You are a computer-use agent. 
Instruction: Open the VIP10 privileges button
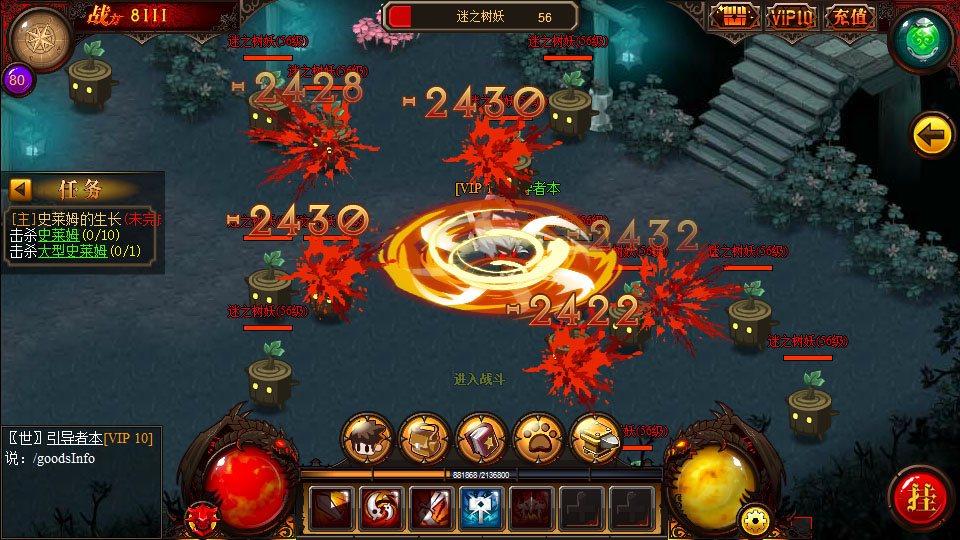click(x=792, y=17)
